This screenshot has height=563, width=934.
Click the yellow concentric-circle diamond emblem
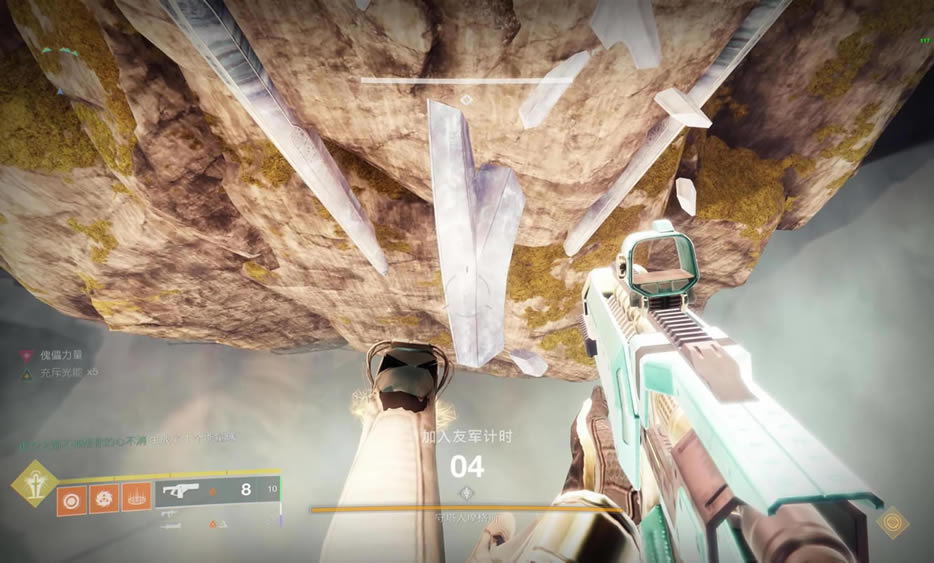[x=893, y=523]
